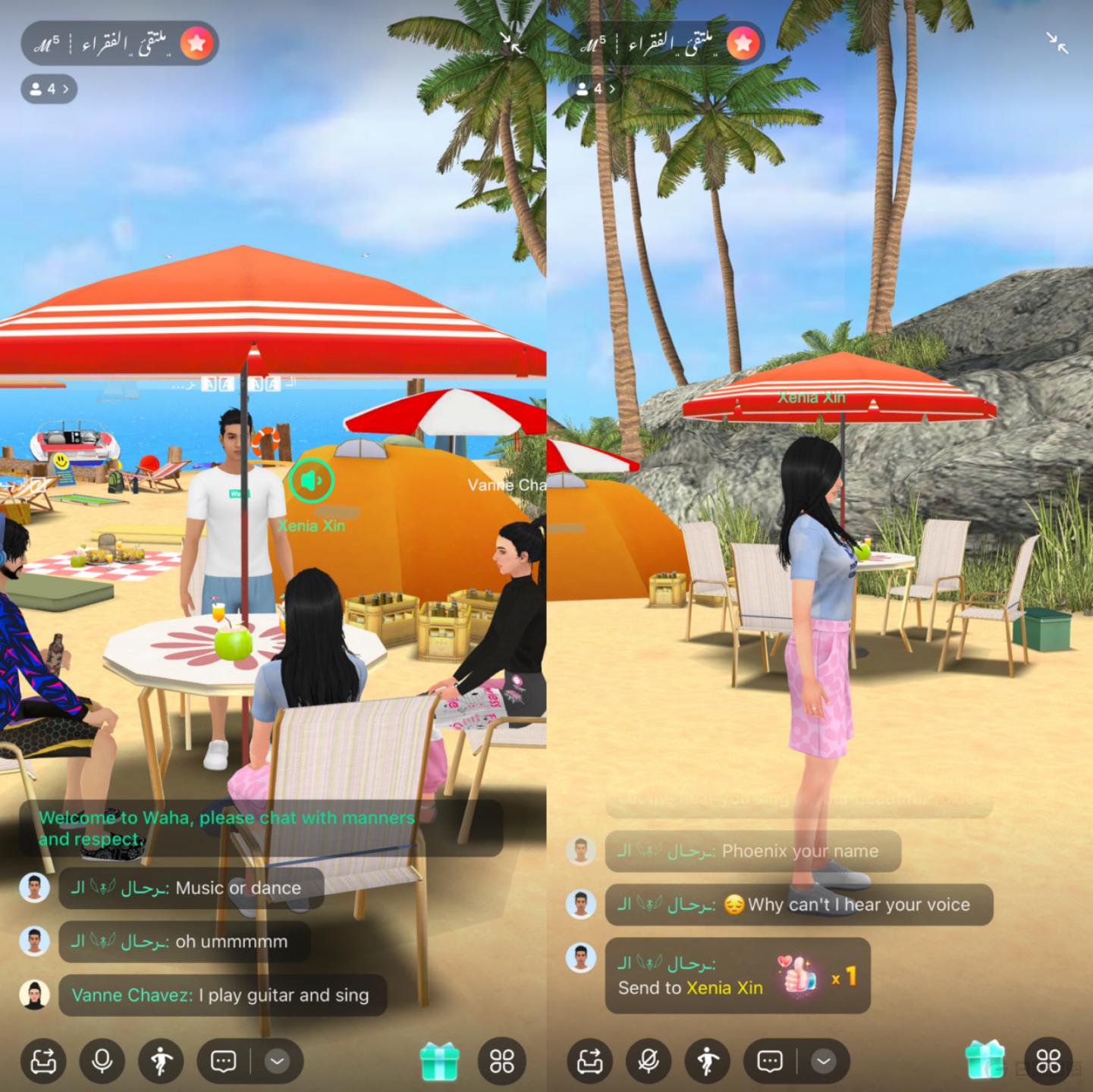Tap the "Phoenix your name" chat message
1093x1092 pixels.
coord(752,851)
